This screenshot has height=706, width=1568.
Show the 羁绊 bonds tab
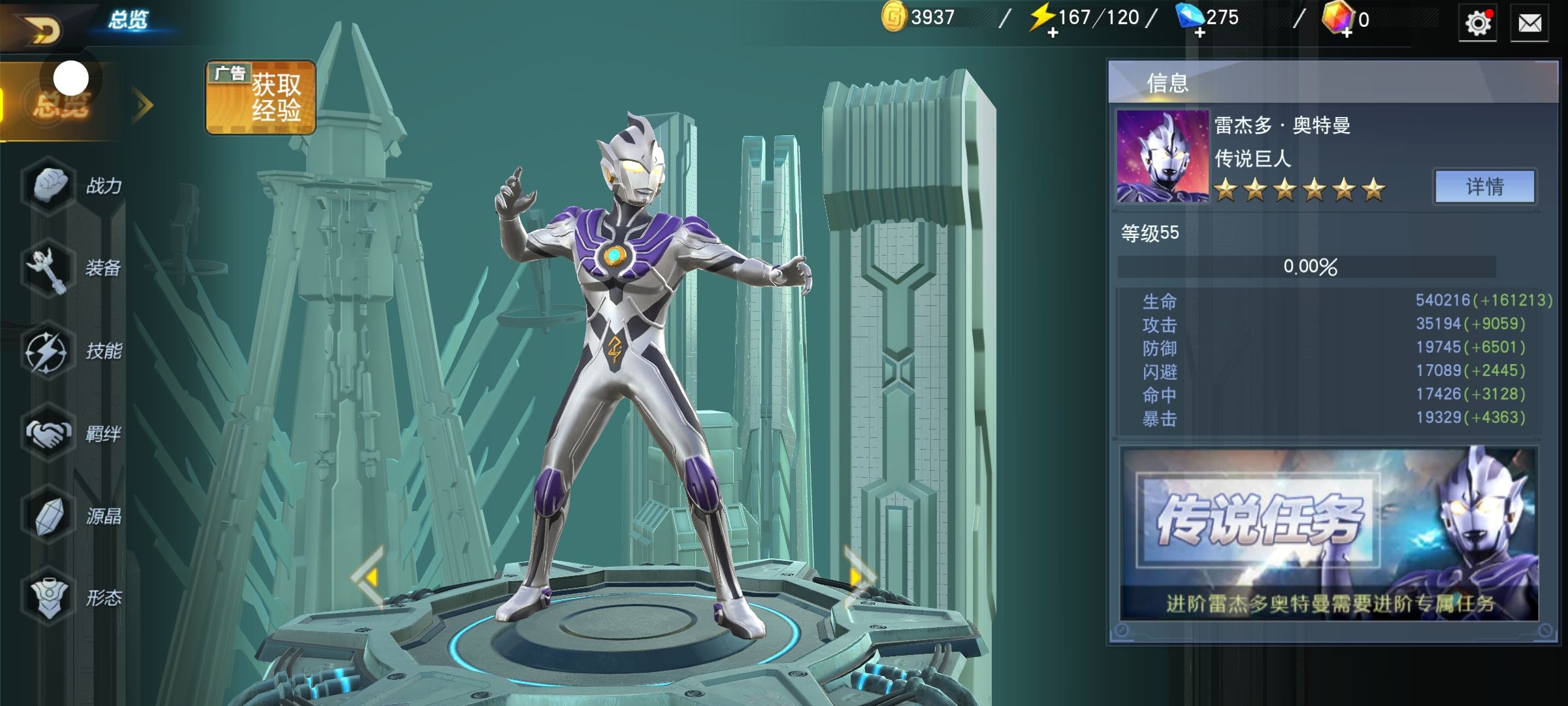72,433
